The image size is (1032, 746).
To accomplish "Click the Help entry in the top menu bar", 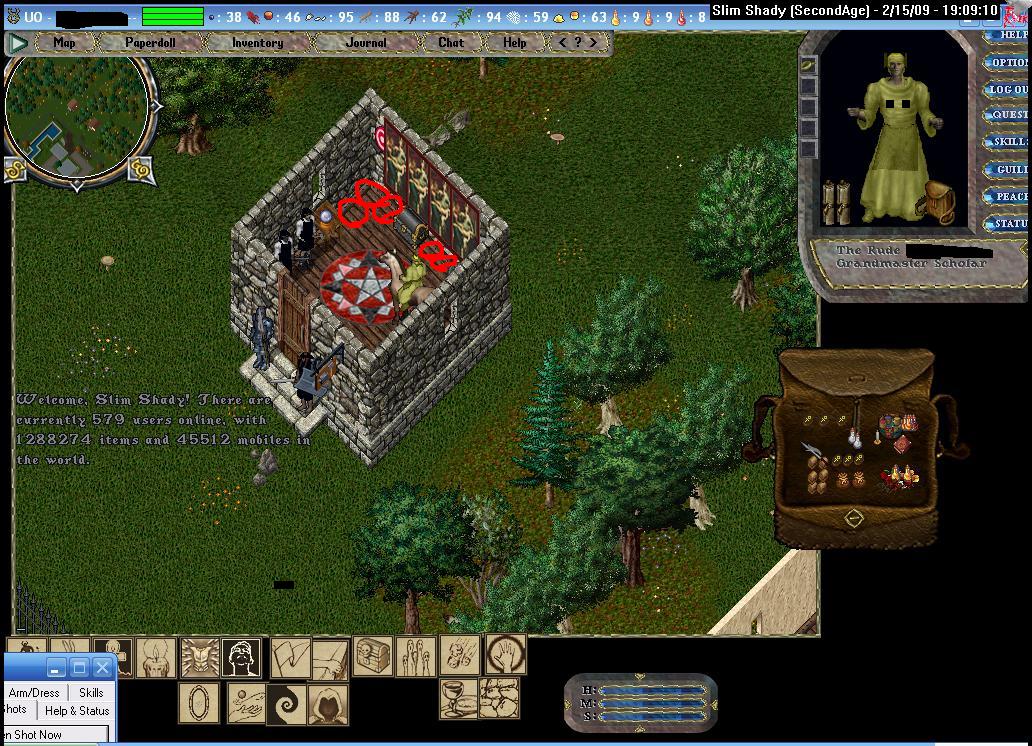I will [x=515, y=43].
